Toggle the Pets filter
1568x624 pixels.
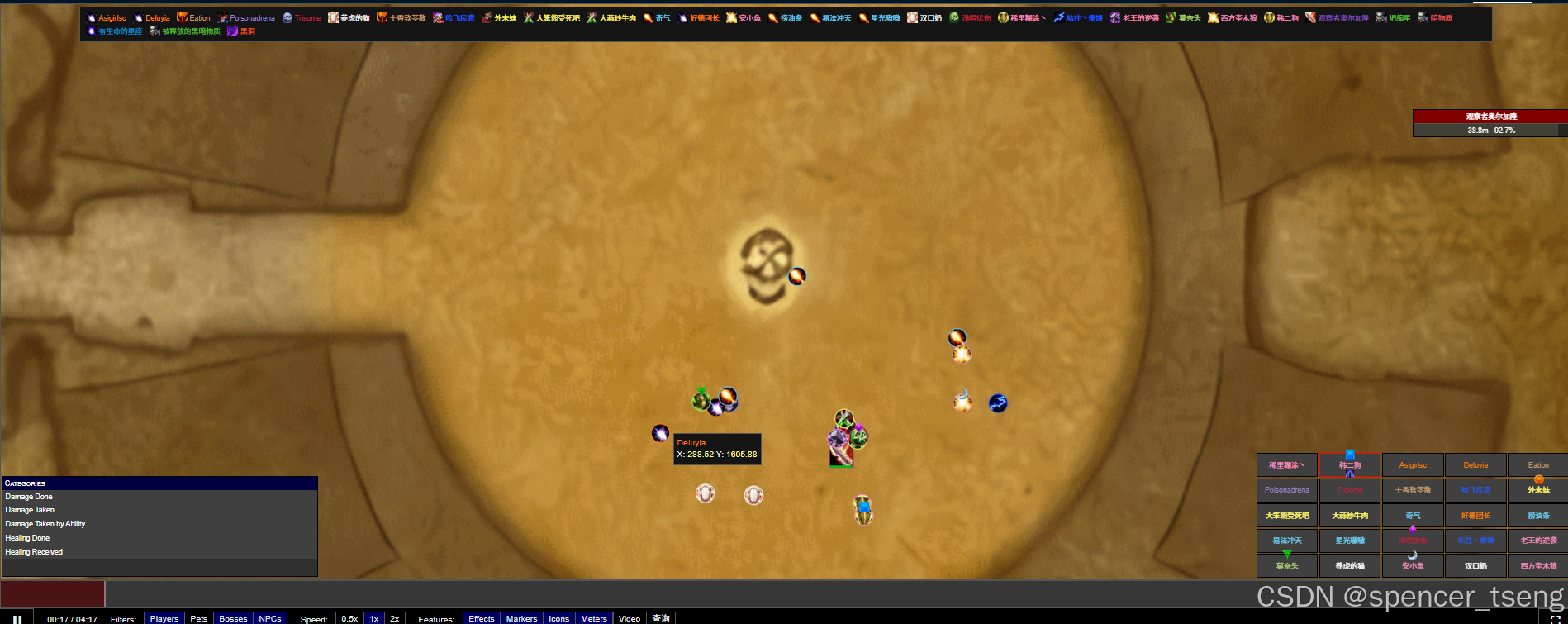tap(199, 618)
